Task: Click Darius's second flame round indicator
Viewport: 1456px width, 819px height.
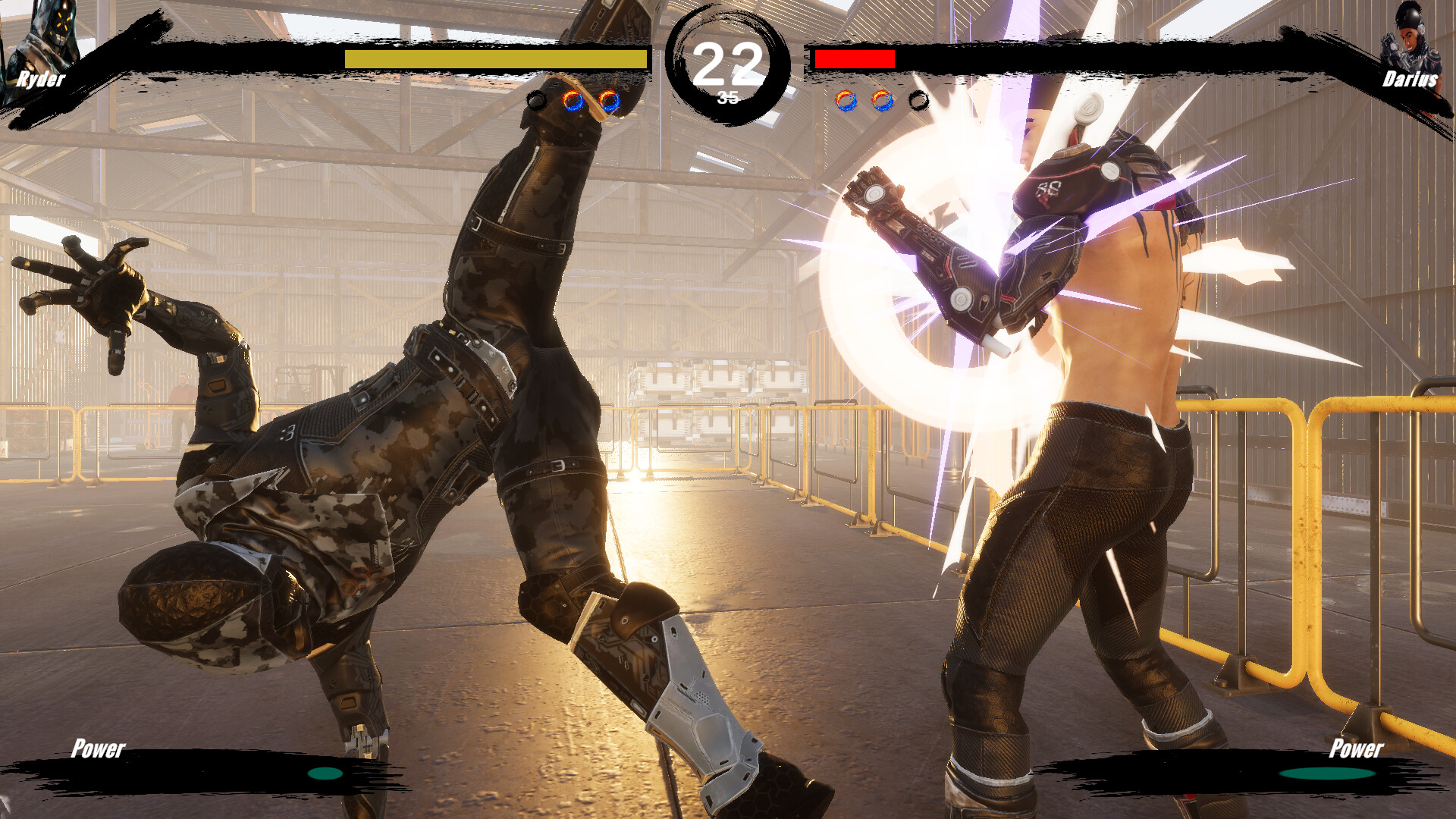Action: tap(880, 99)
